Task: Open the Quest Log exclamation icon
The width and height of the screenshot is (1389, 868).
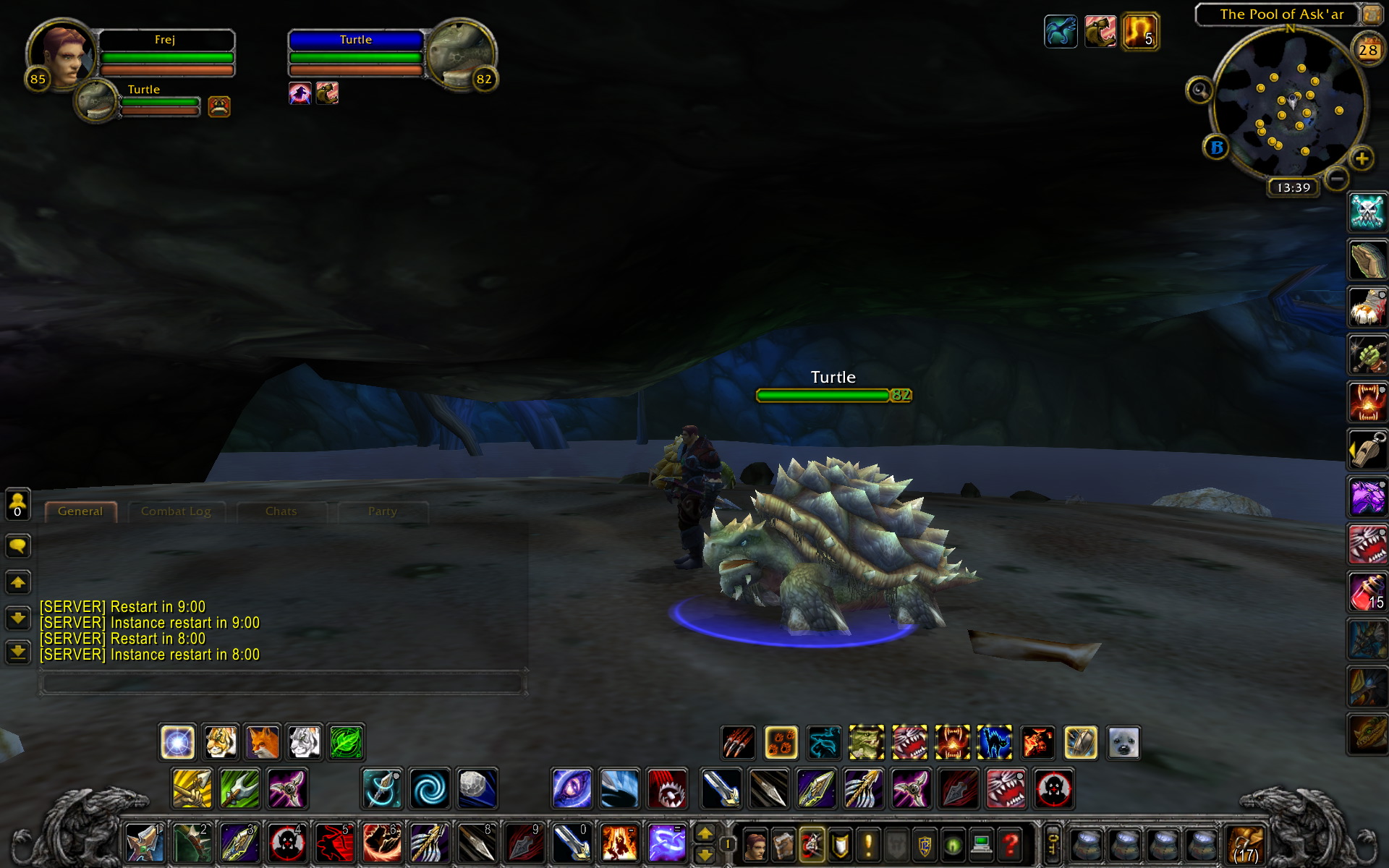Action: point(868,843)
